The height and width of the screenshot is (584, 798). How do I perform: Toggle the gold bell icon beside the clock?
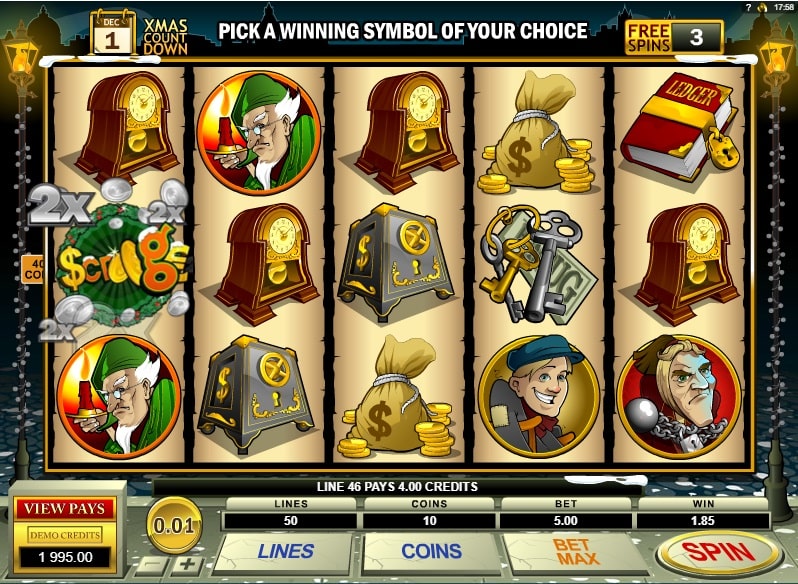pyautogui.click(x=763, y=7)
